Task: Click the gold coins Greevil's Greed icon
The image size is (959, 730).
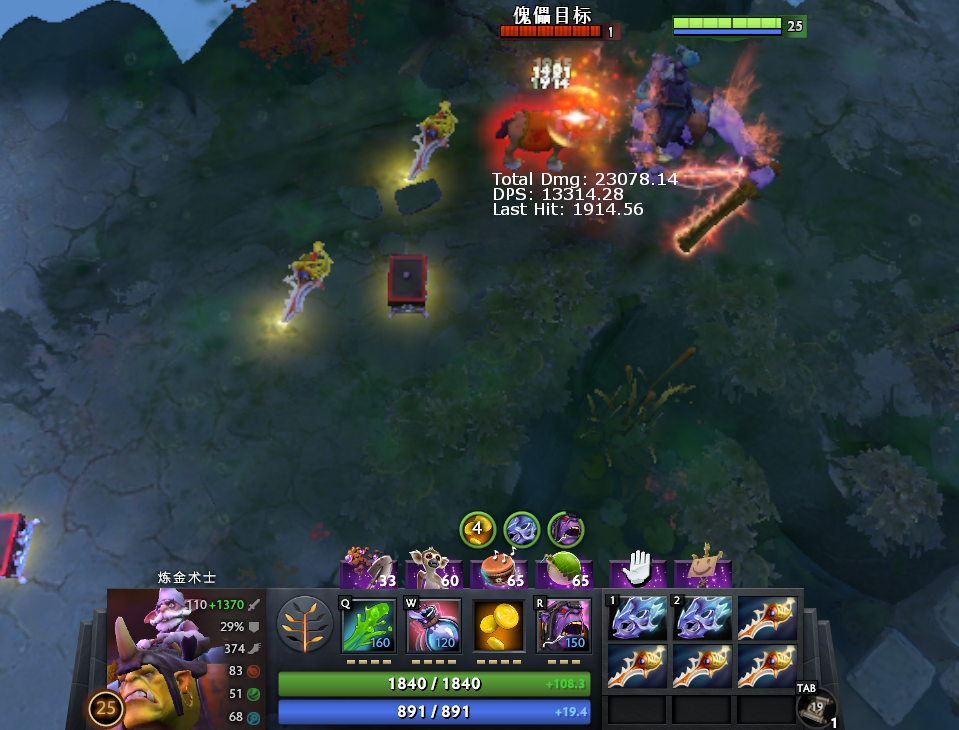Action: click(x=498, y=626)
